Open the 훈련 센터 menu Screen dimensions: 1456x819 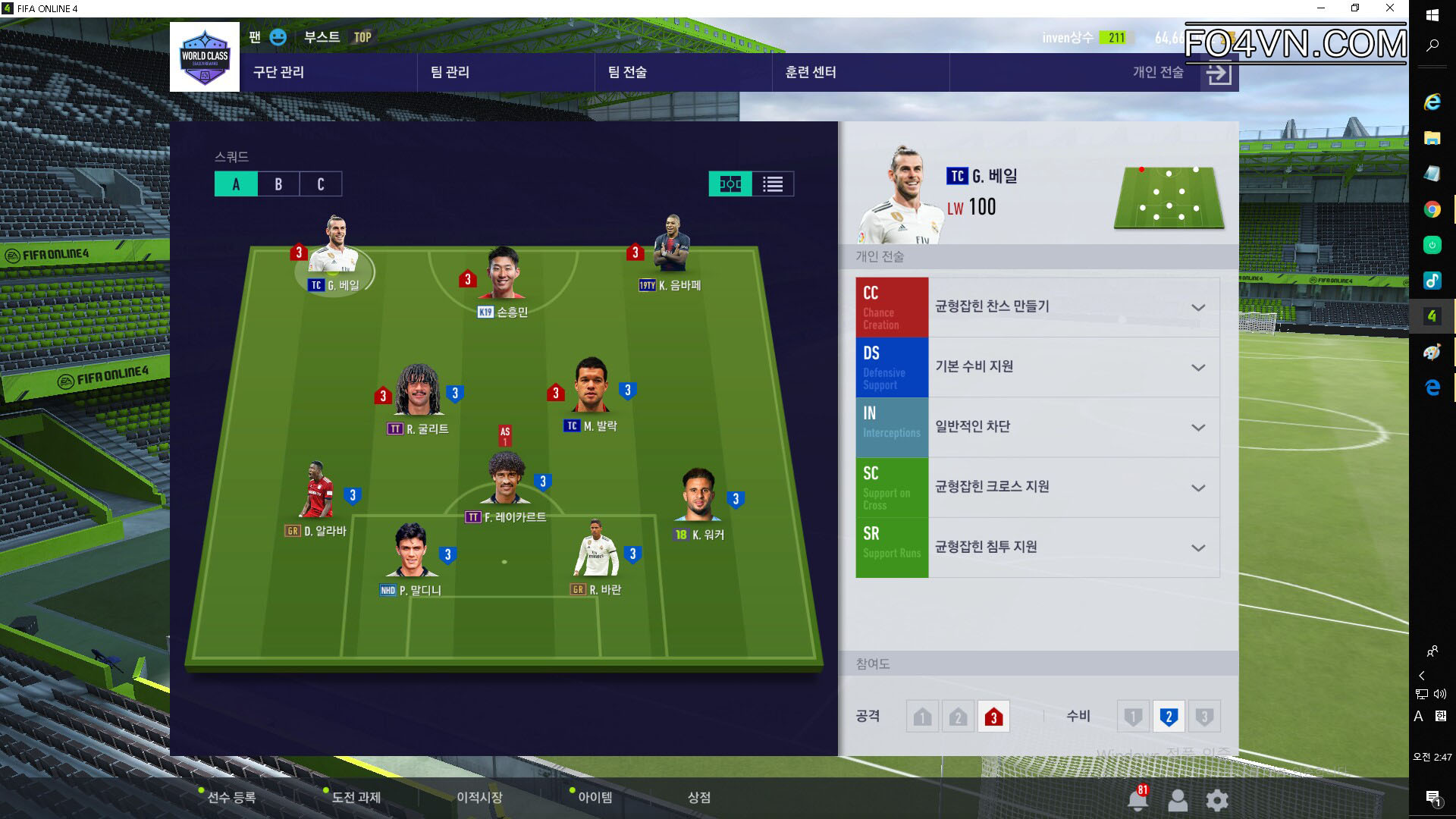coord(811,72)
